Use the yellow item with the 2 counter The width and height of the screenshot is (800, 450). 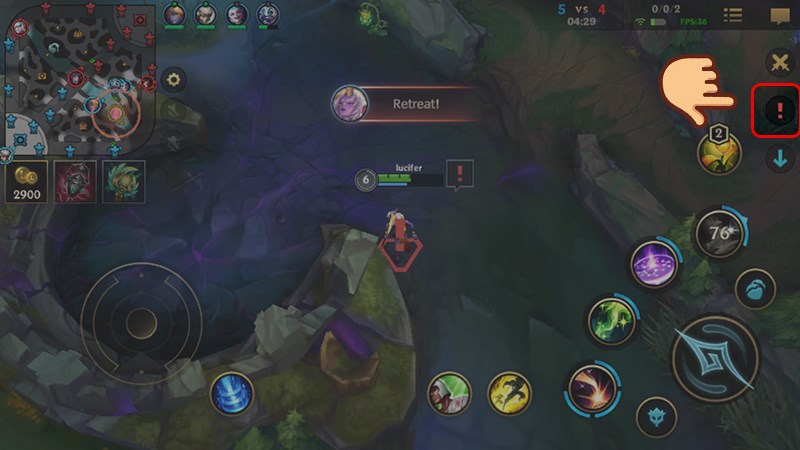pyautogui.click(x=719, y=153)
